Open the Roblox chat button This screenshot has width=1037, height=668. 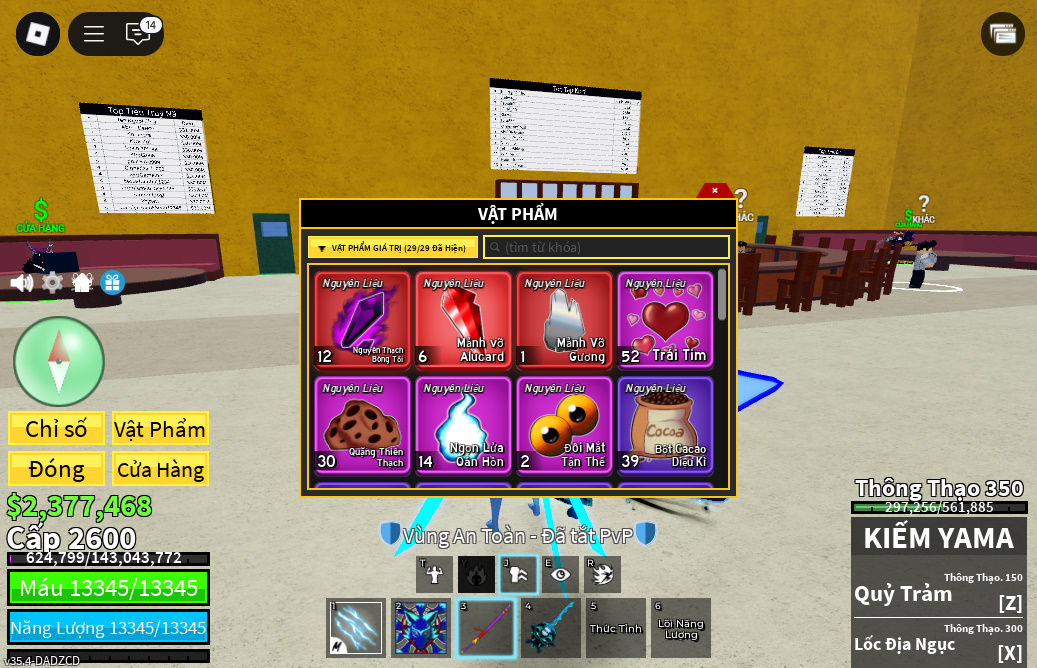tap(138, 34)
